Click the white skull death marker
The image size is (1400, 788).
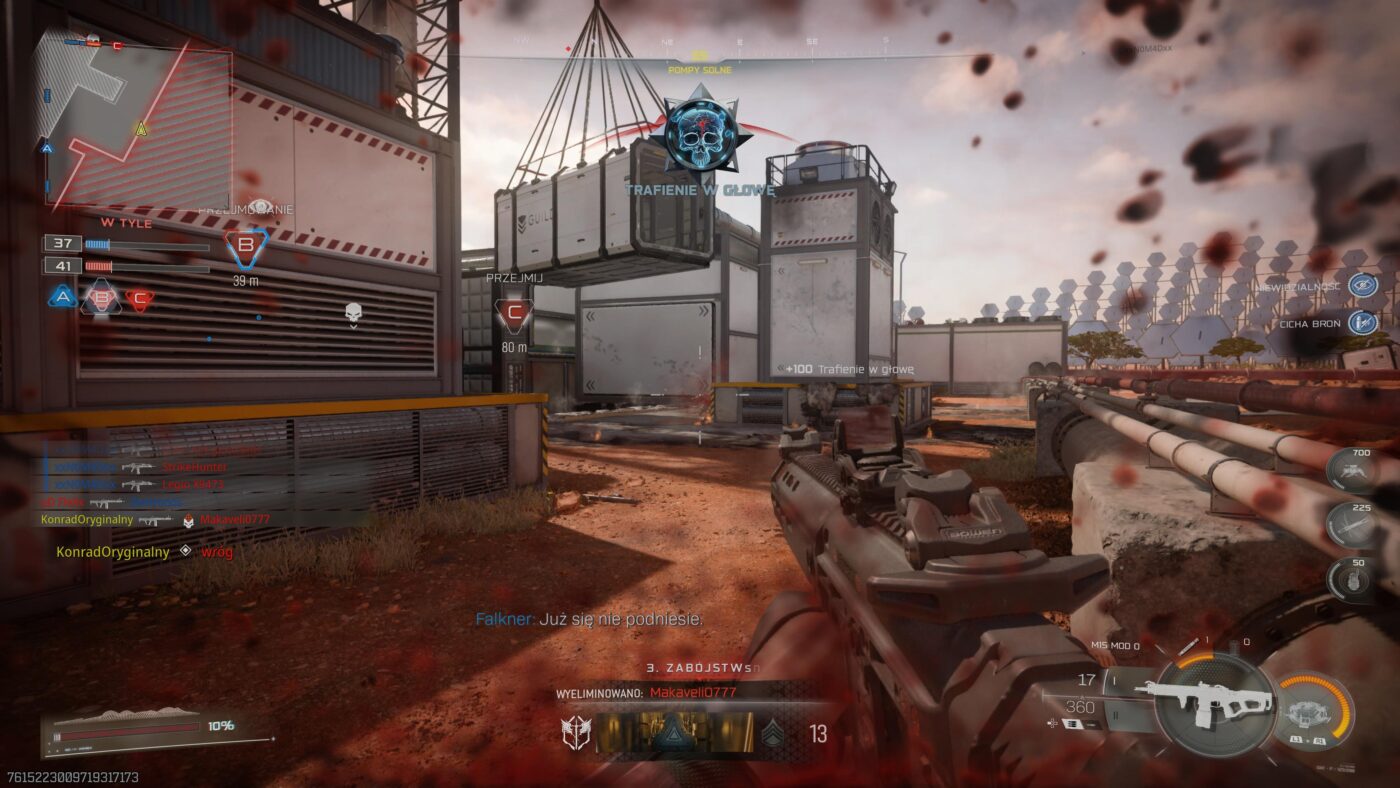coord(352,314)
